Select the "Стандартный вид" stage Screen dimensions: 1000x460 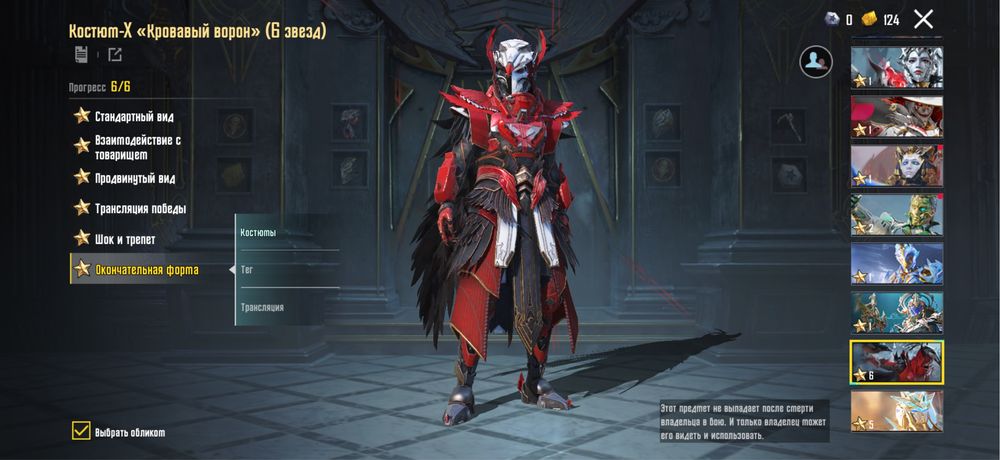pos(134,116)
